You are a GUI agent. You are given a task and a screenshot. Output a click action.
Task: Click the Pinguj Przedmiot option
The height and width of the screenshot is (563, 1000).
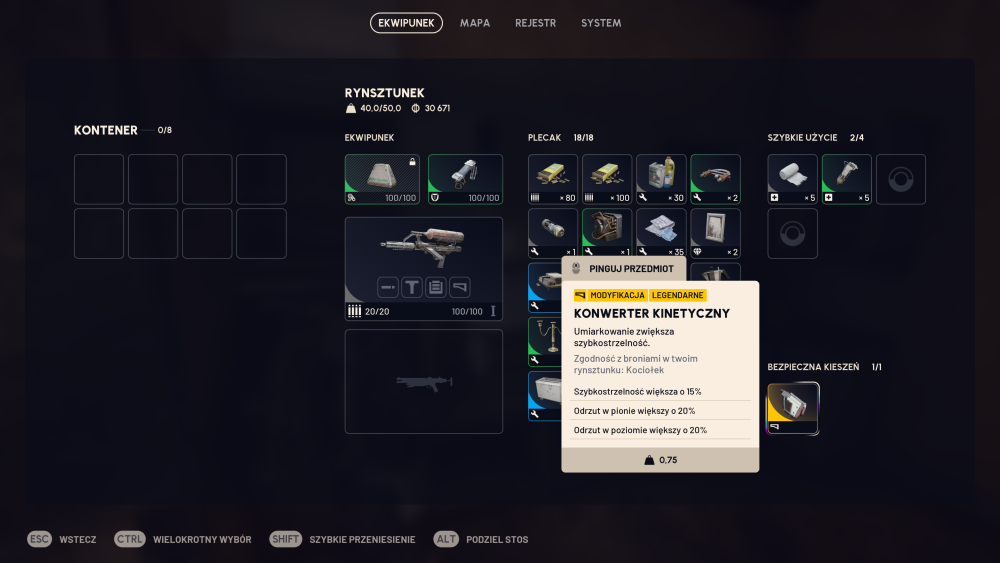tap(625, 268)
